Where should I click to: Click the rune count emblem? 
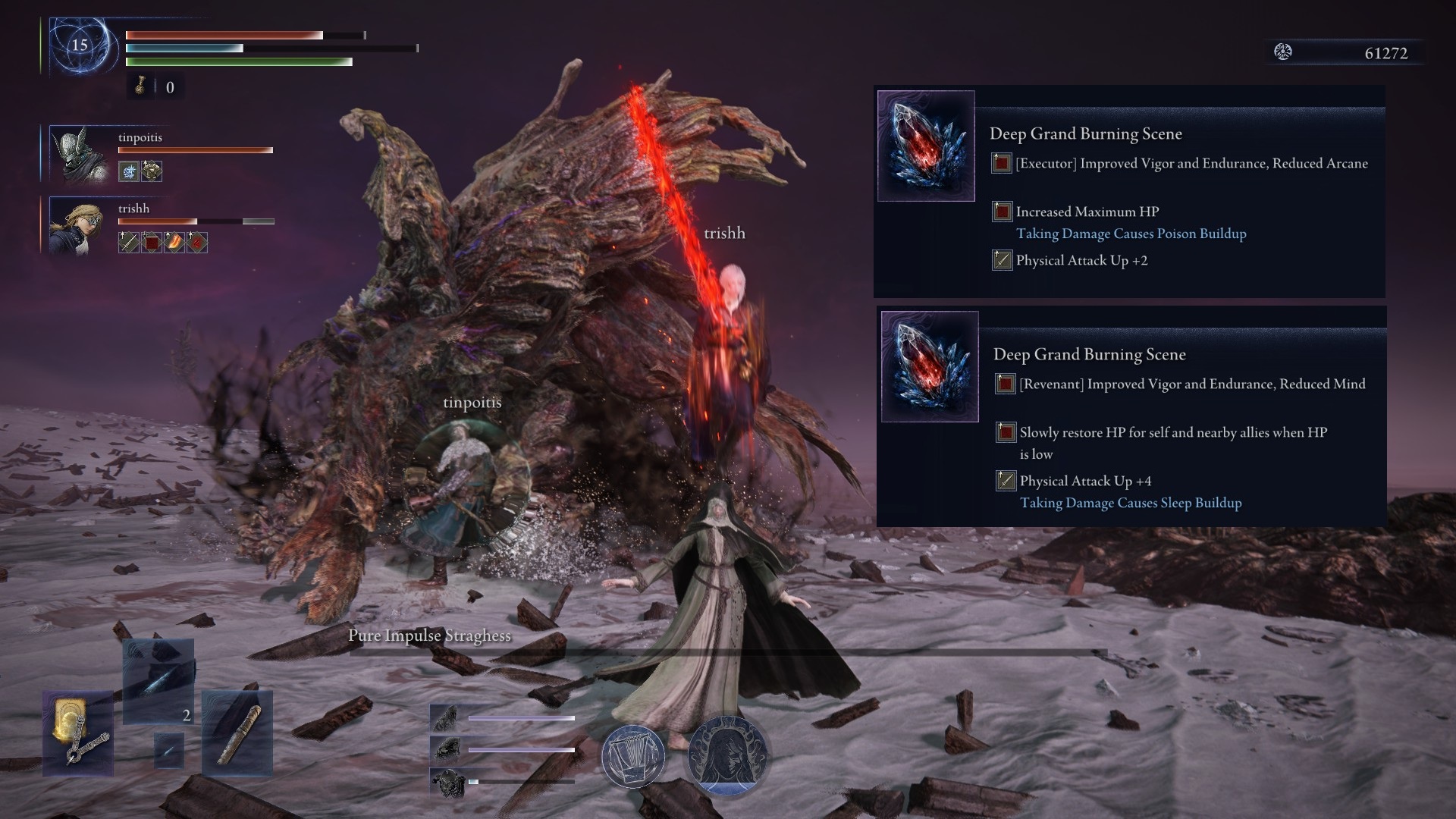coord(1283,52)
